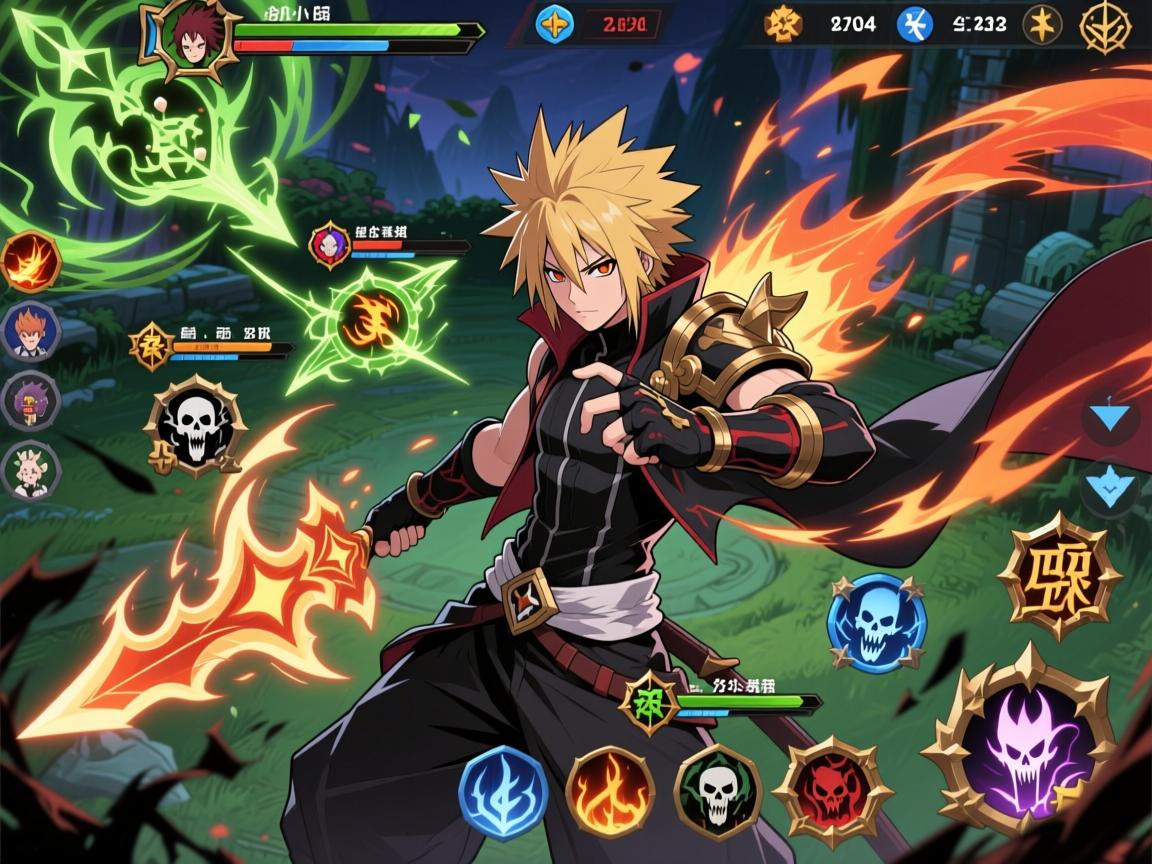Use the blue skull ability
1152x864 pixels.
(876, 623)
